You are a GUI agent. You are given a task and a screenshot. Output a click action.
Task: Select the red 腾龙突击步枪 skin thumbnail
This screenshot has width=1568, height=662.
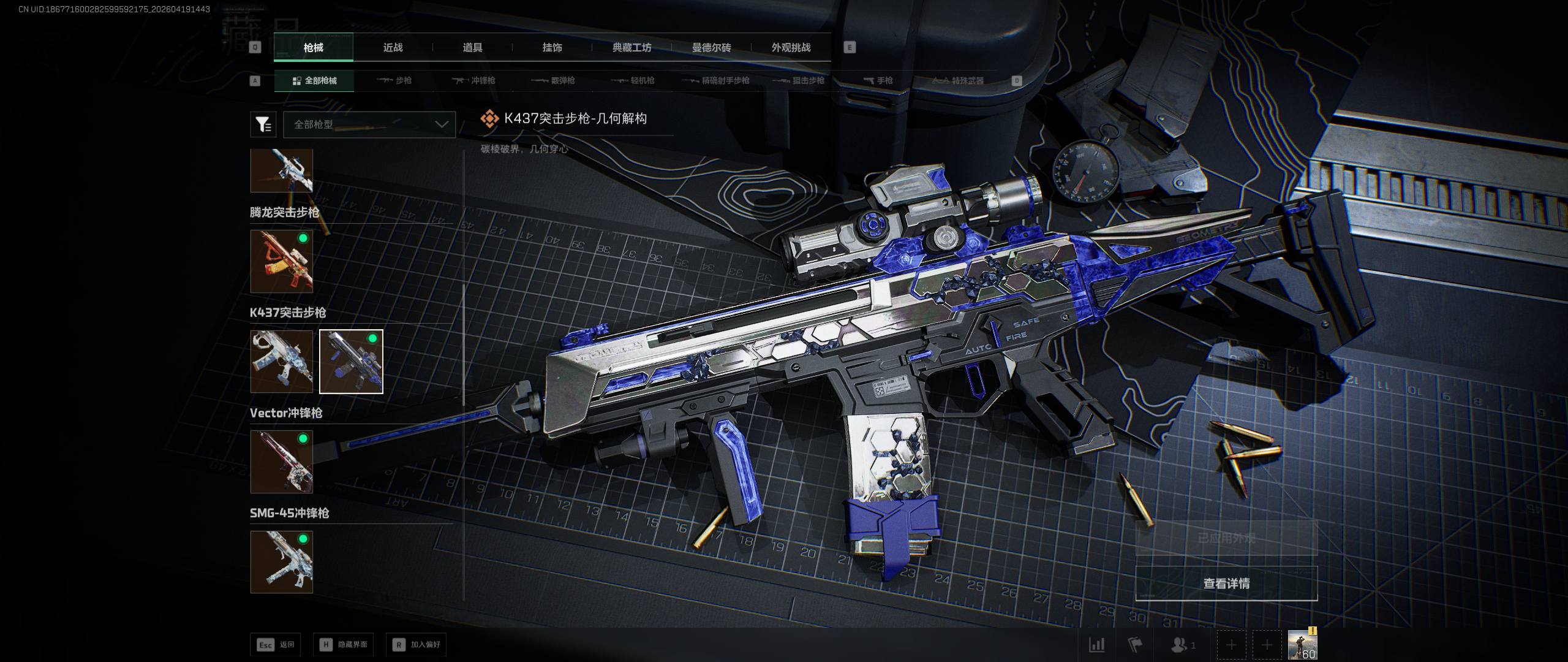click(282, 261)
